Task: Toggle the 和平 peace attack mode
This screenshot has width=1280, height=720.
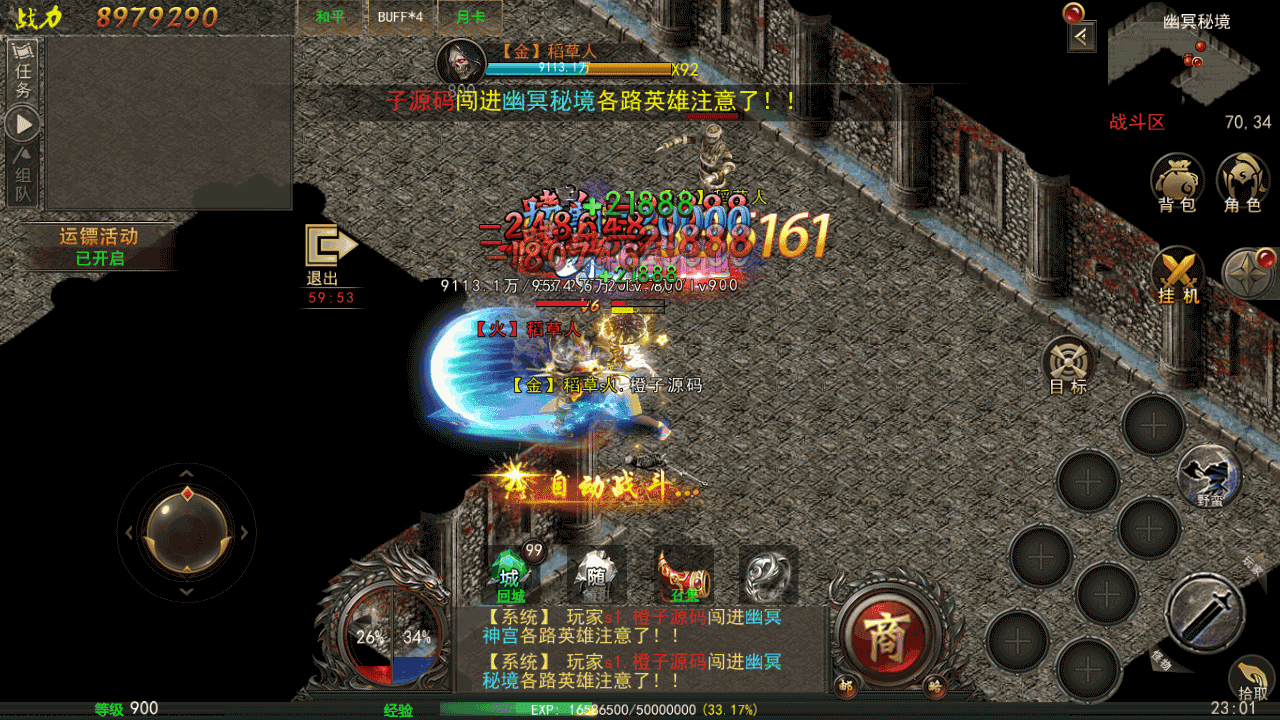Action: (330, 17)
